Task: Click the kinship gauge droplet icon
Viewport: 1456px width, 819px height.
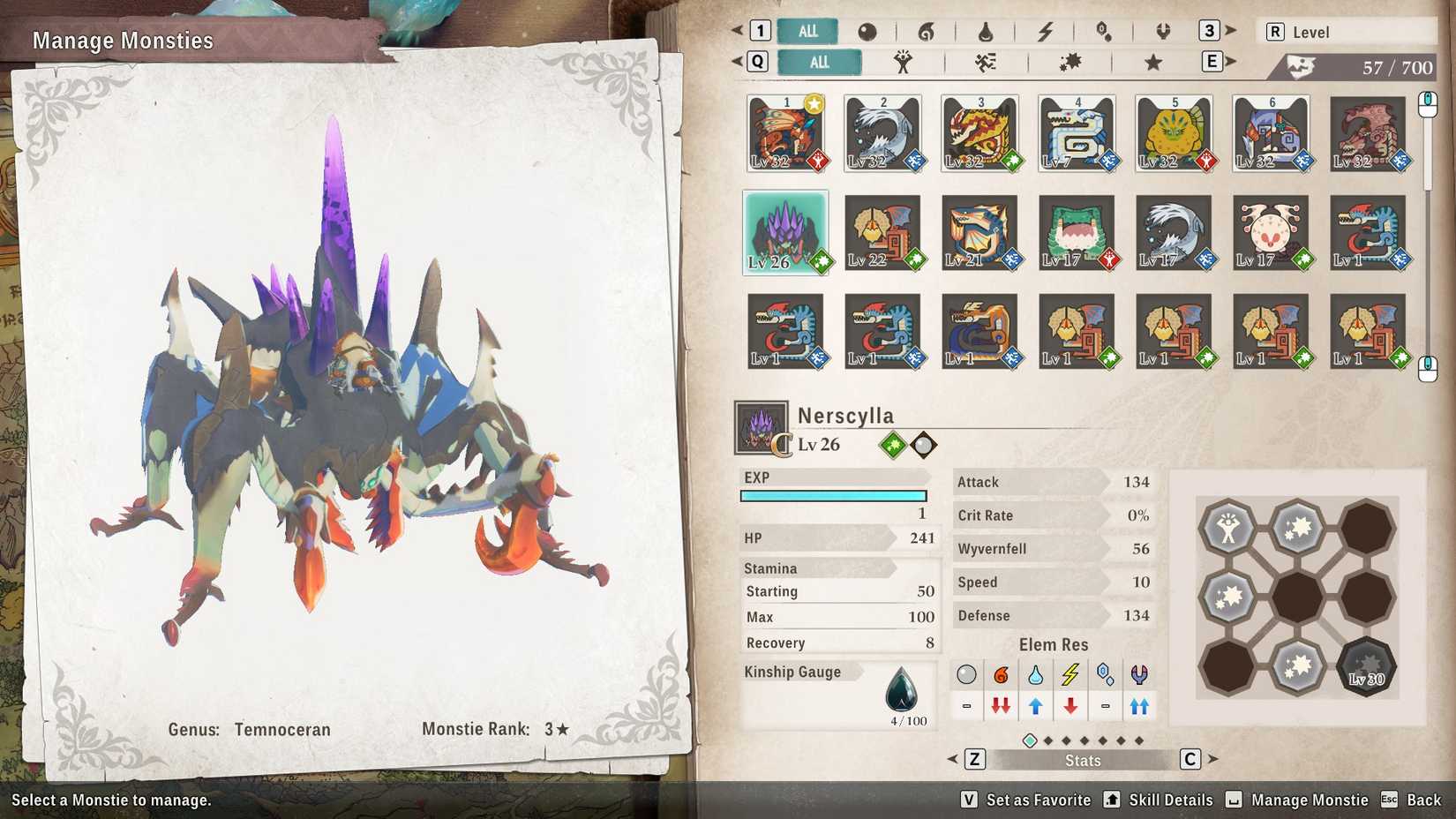Action: pos(902,691)
